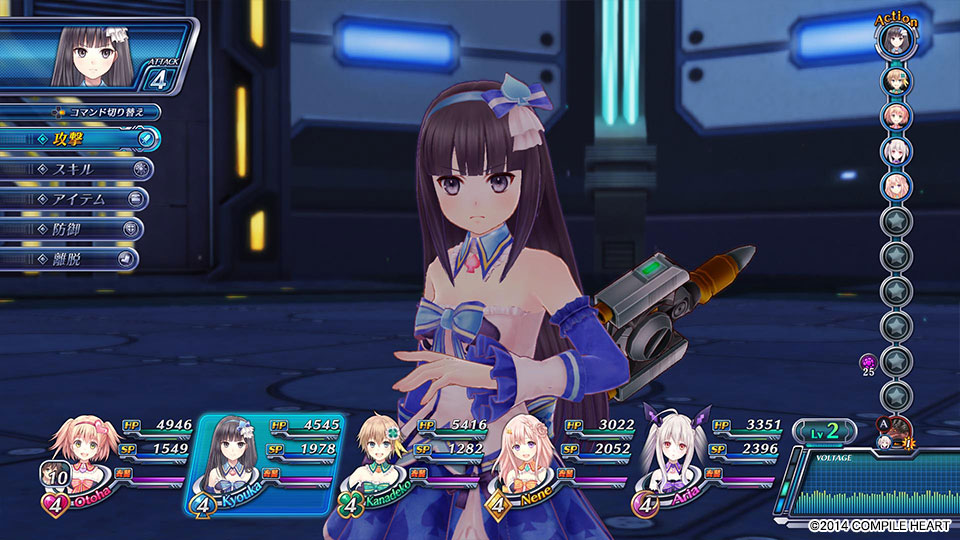Choose the アイテム item command
The image size is (960, 540).
click(x=73, y=199)
